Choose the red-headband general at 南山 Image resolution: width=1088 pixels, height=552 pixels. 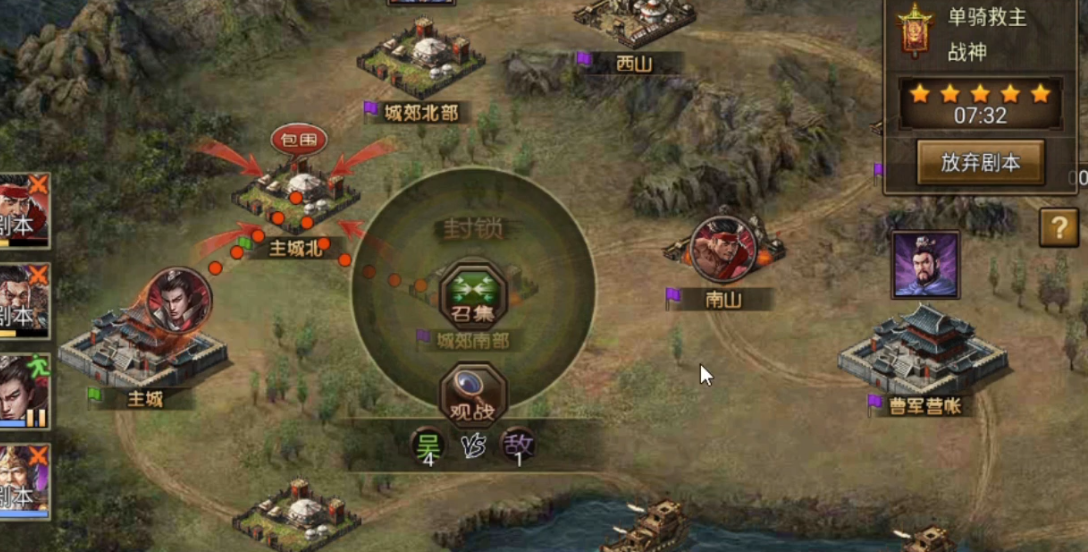(722, 249)
